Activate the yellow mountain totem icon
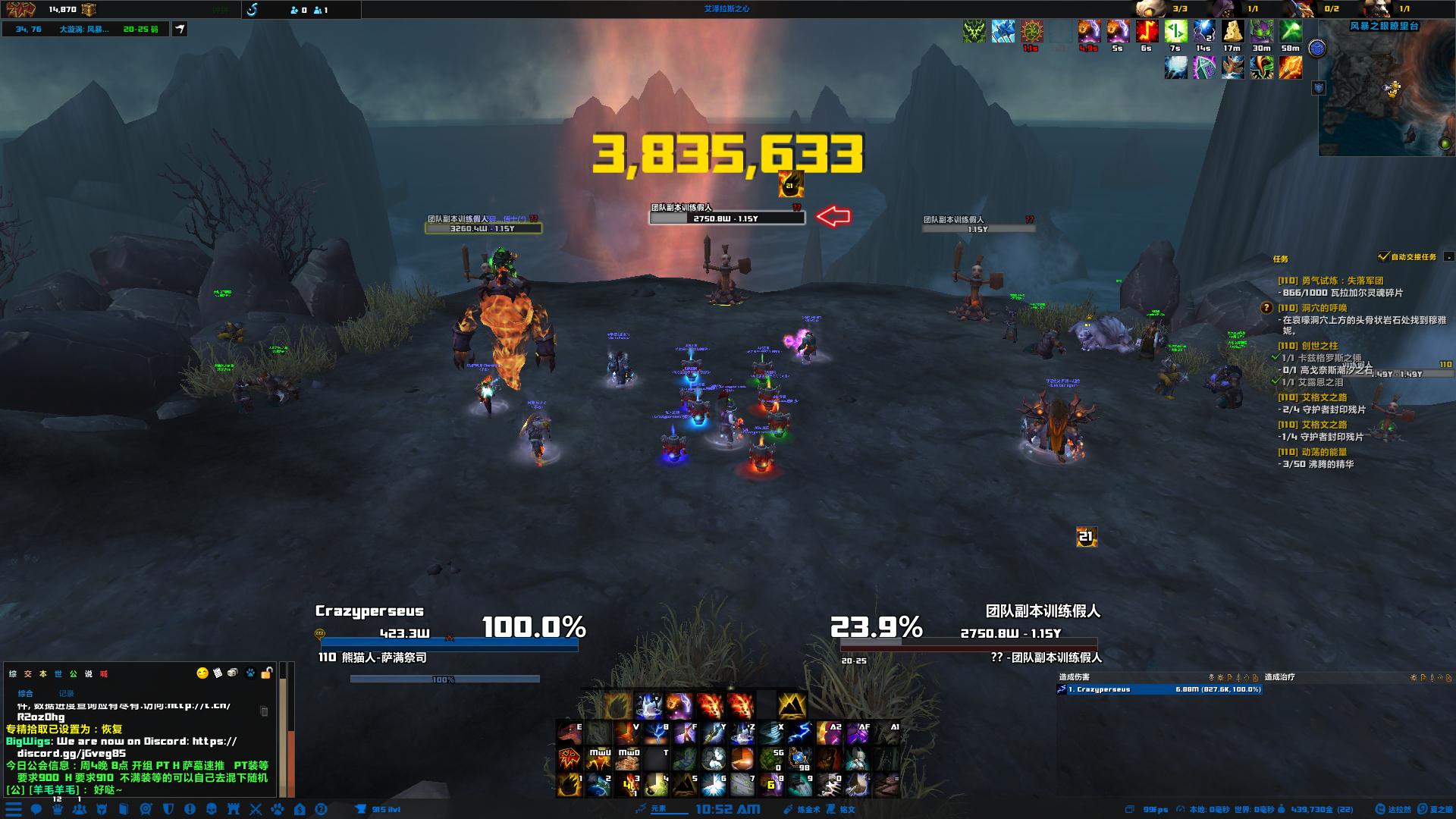The height and width of the screenshot is (819, 1456). coord(791,705)
